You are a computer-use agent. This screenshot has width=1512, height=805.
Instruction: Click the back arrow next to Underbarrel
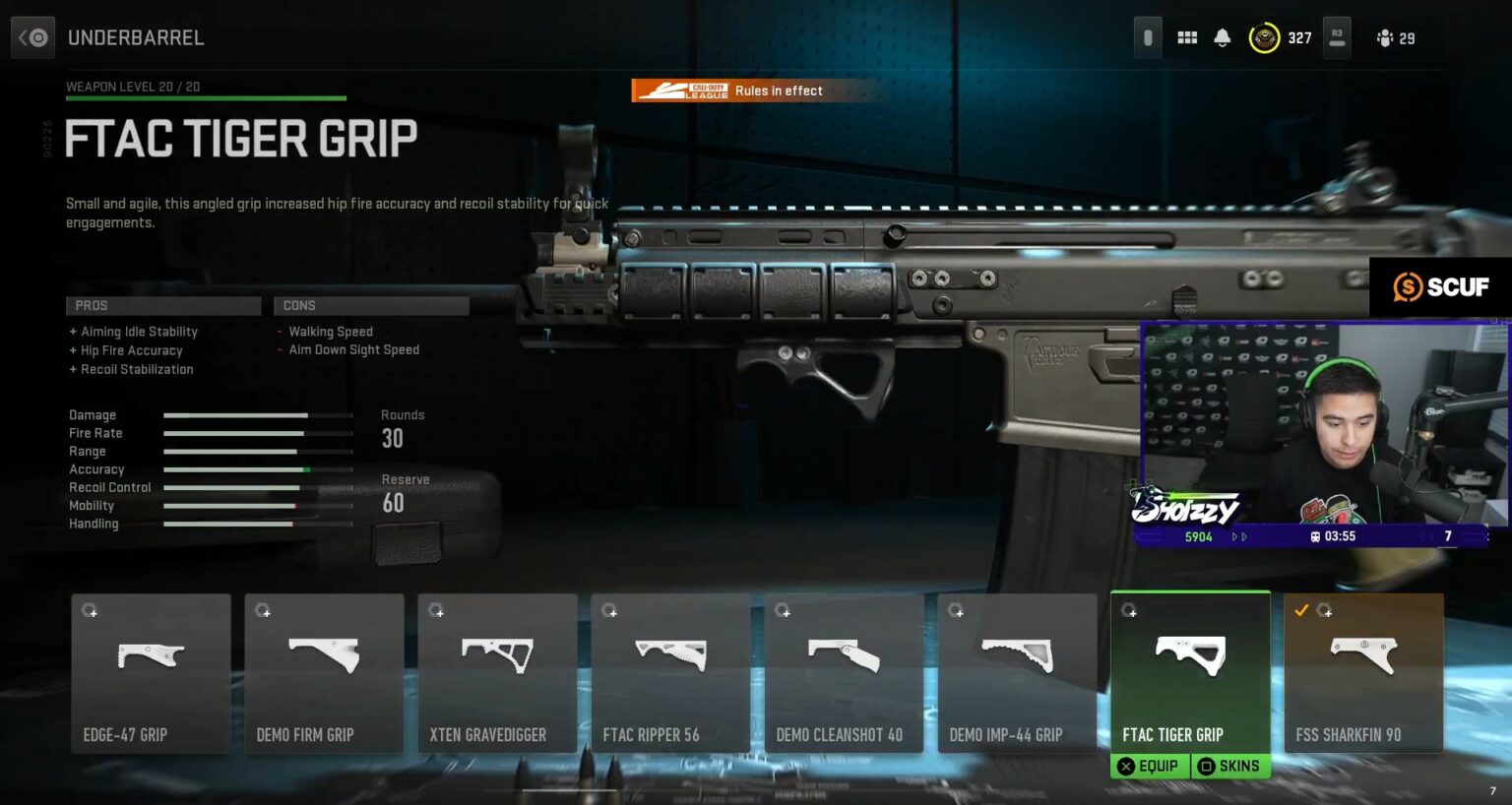32,36
